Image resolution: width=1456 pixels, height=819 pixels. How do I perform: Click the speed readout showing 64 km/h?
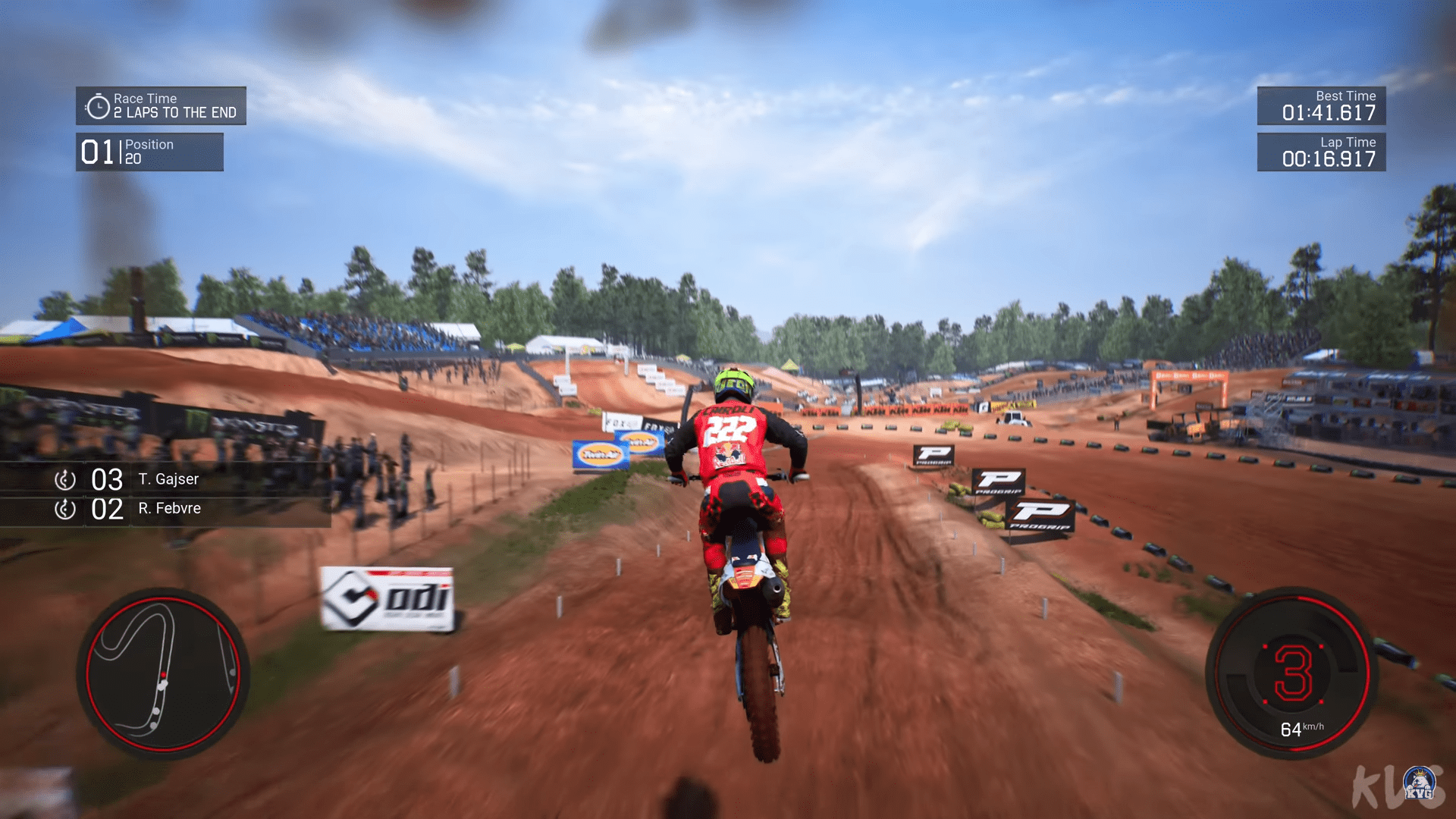click(x=1304, y=730)
